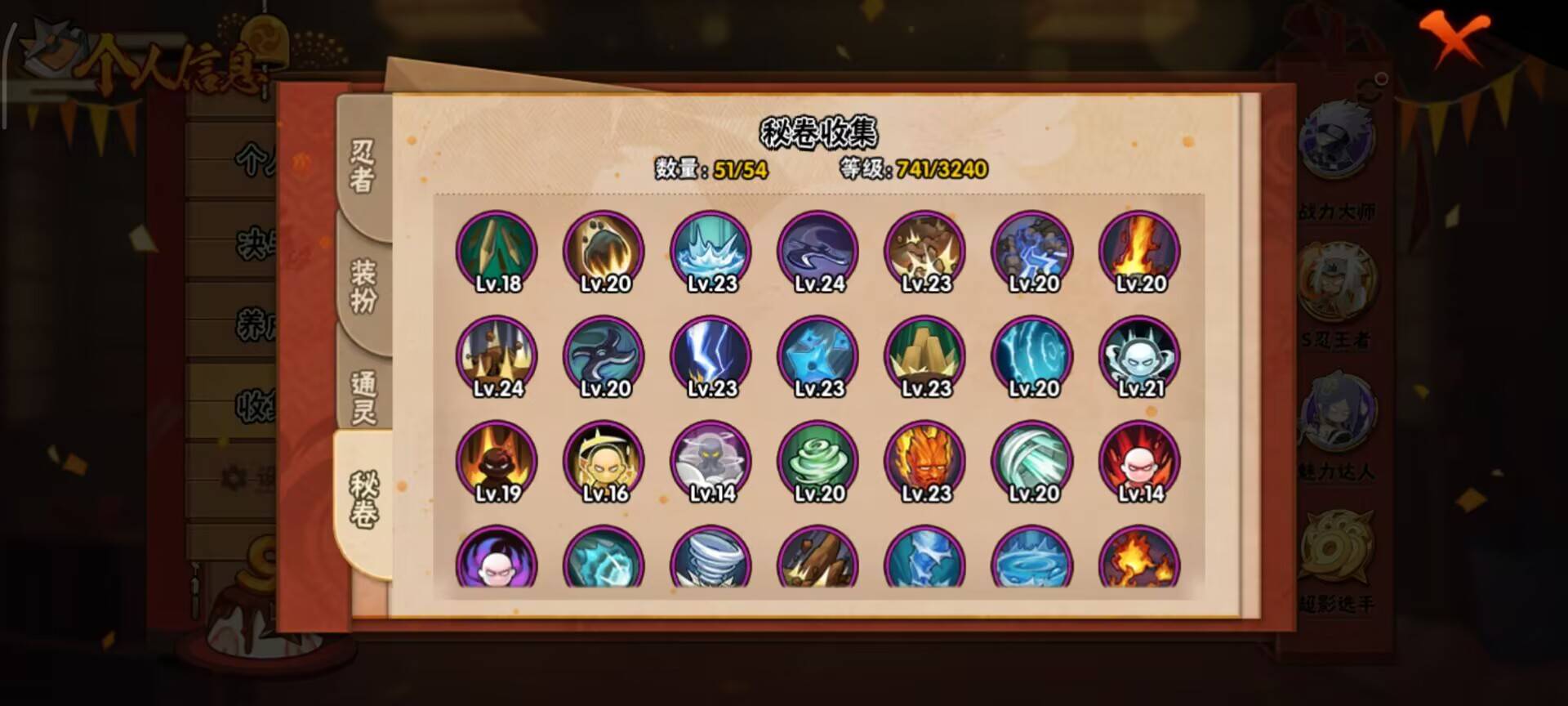The image size is (1568, 706).
Task: Open the Lv.20 green vortex scroll
Action: click(817, 460)
